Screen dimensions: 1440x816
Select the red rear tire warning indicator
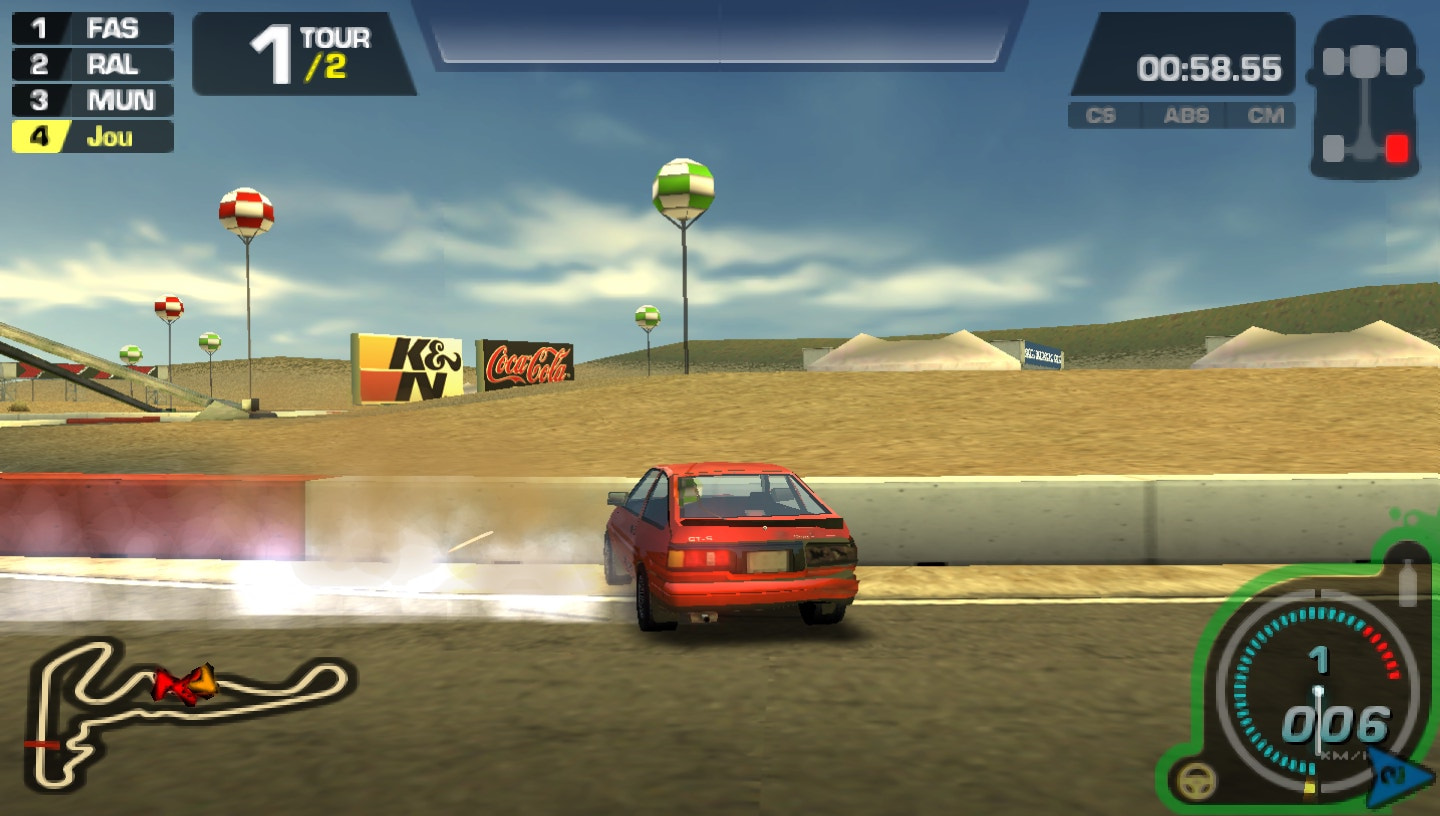coord(1400,146)
